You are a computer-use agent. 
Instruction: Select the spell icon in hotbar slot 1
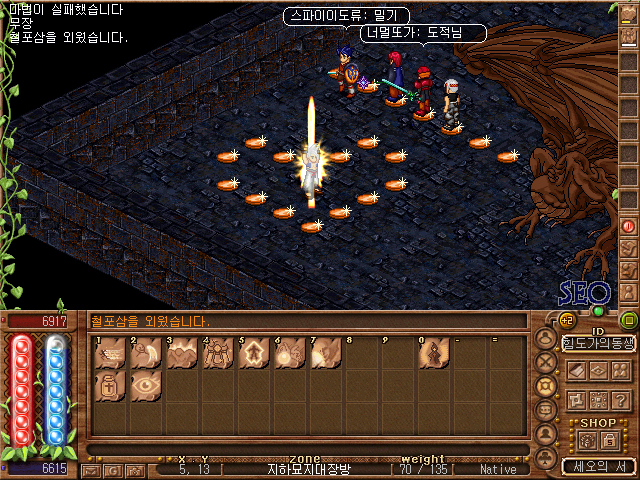coord(110,353)
